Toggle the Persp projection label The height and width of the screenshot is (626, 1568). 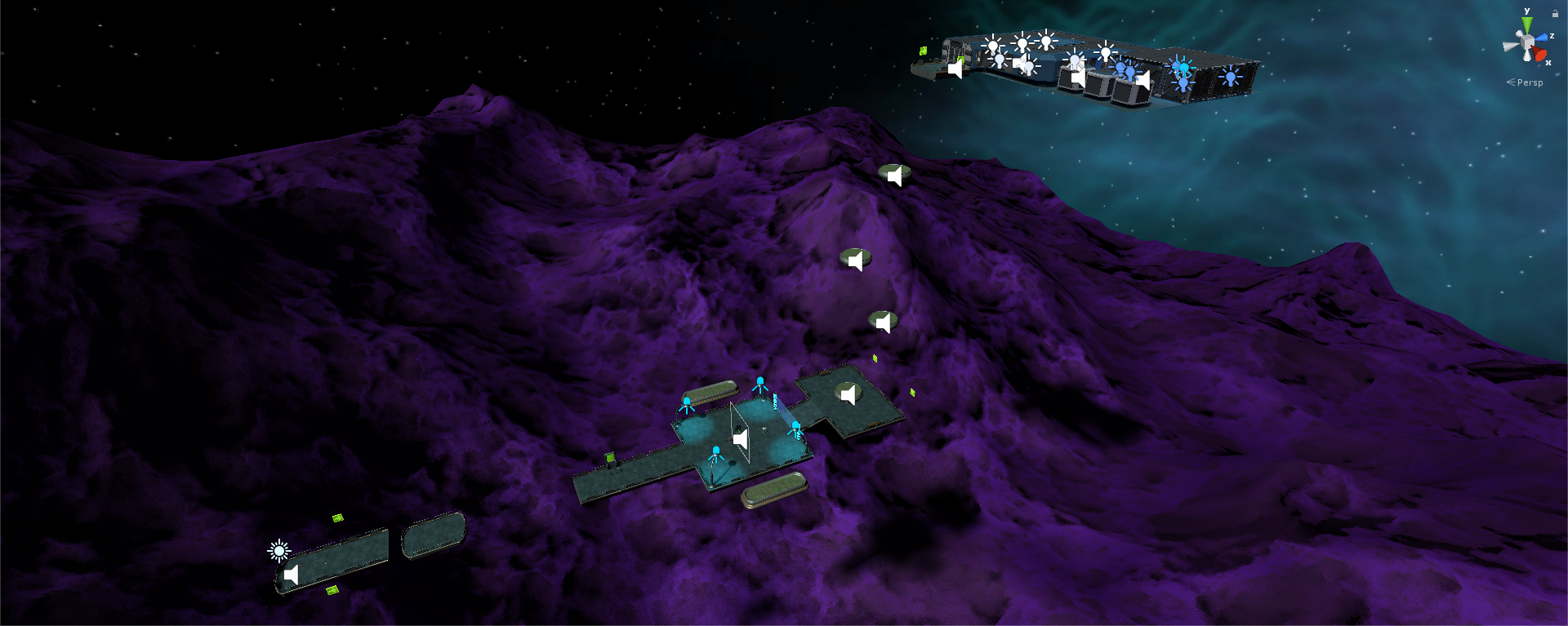[x=1530, y=82]
